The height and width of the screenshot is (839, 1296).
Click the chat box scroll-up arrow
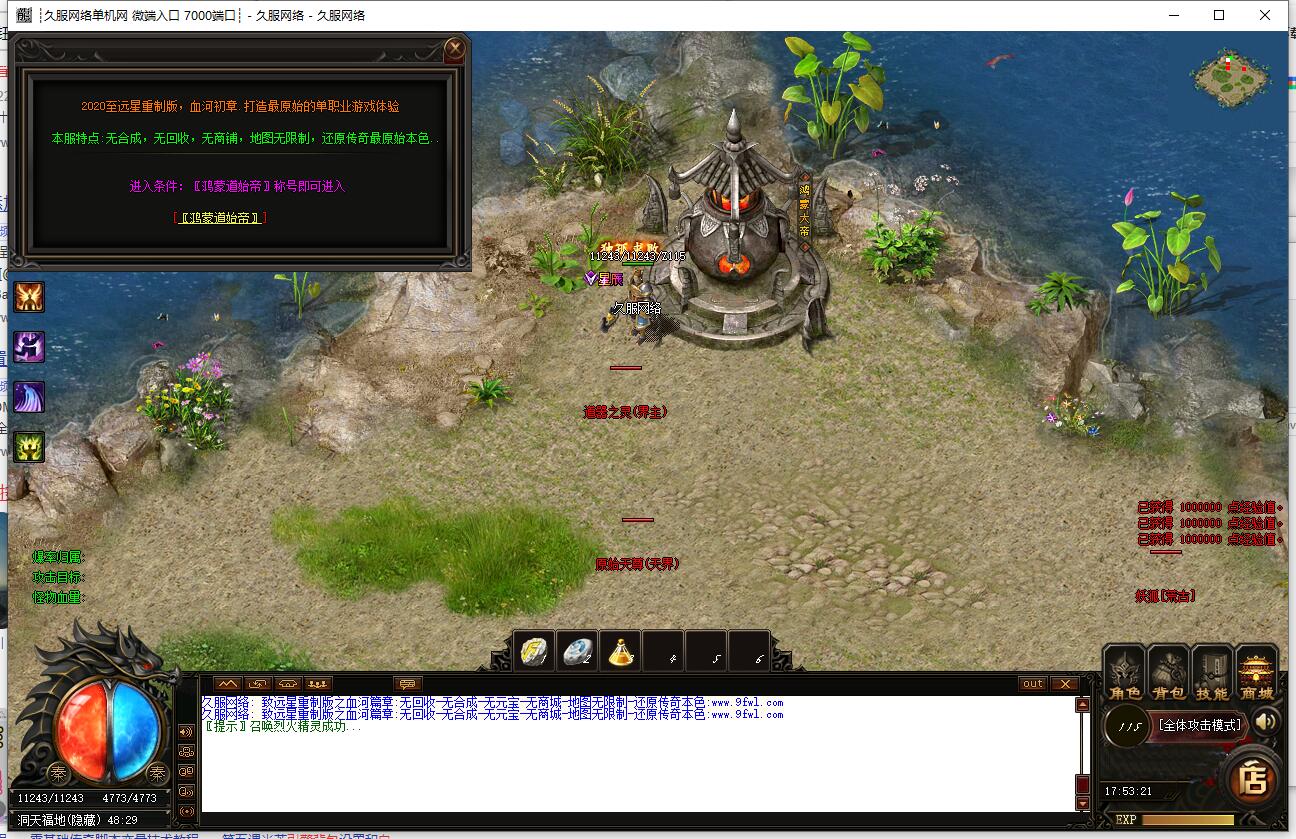(x=1082, y=705)
